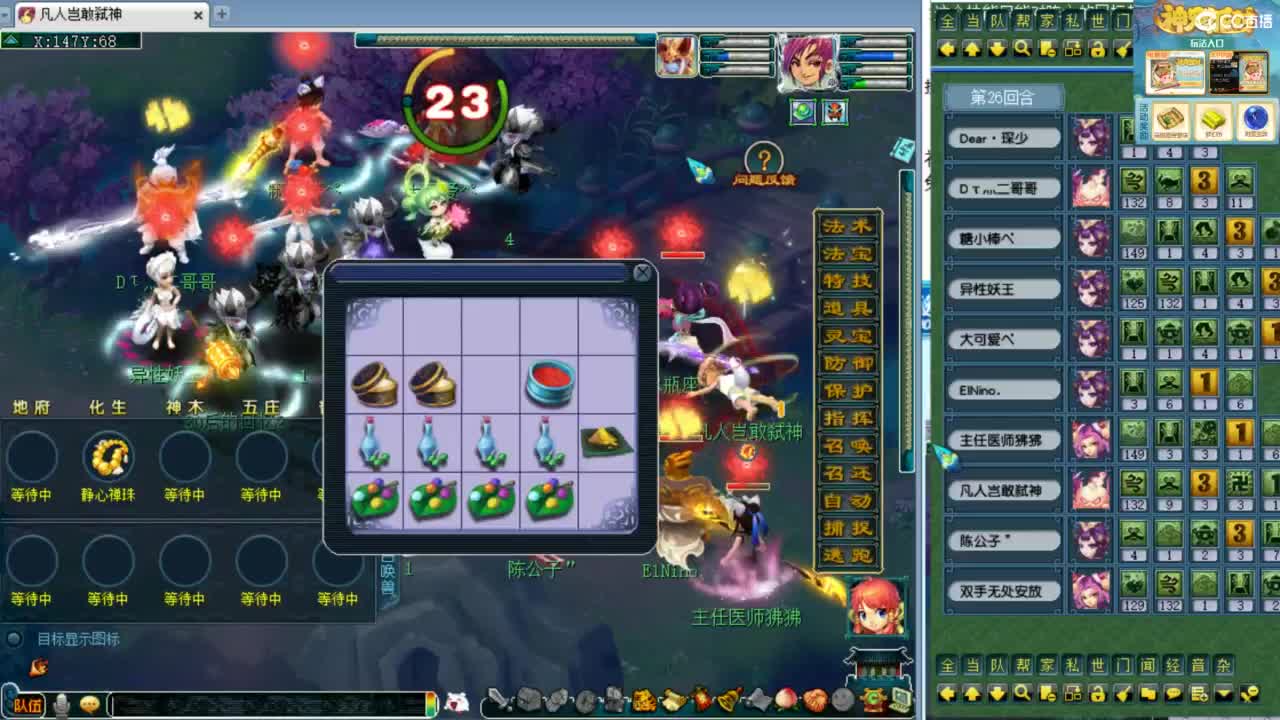Click the yellow down arrow in the chat toolbar
Screen dimensions: 1280x720
click(998, 694)
